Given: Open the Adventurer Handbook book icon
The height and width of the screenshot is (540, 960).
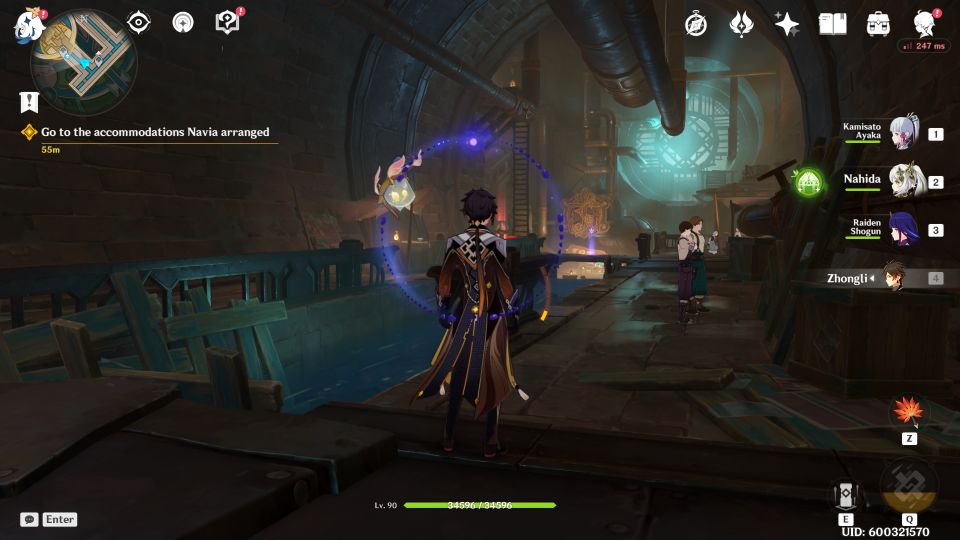Looking at the screenshot, I should pyautogui.click(x=832, y=24).
